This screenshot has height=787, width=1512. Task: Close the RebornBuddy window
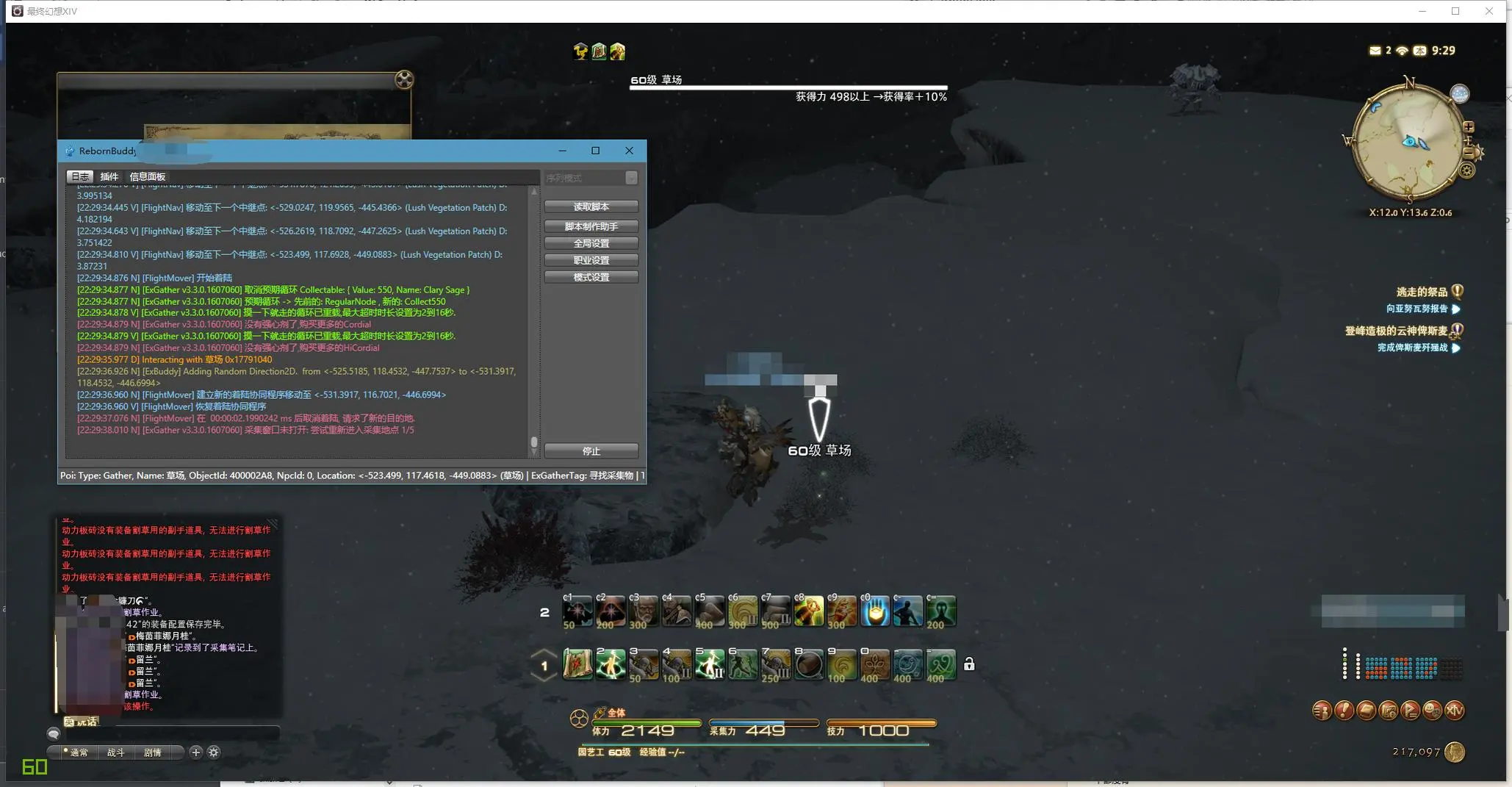pos(629,151)
